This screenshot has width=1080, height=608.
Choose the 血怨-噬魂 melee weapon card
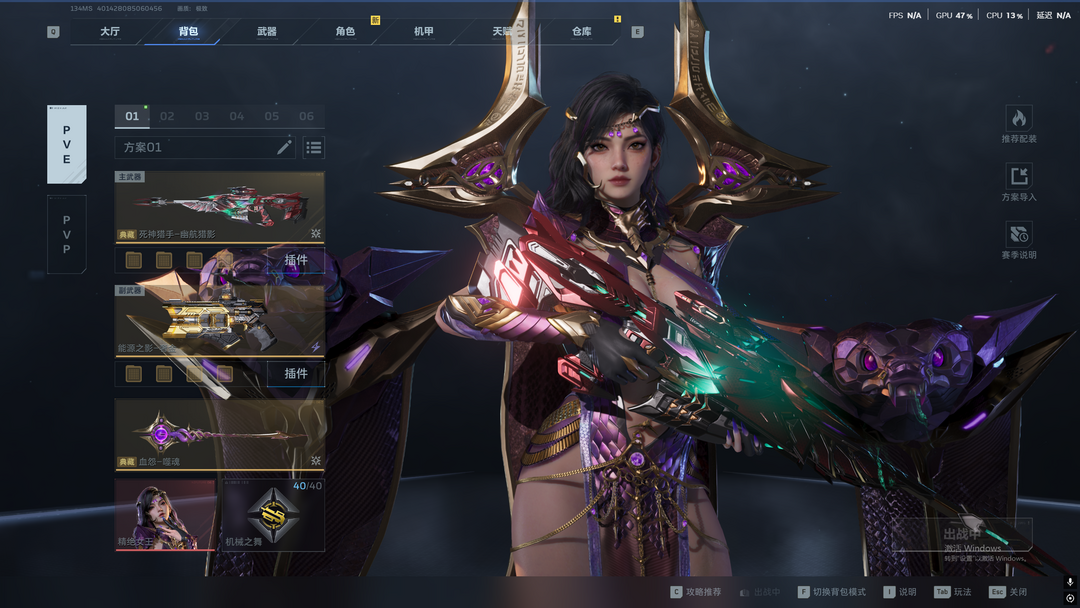click(x=219, y=434)
